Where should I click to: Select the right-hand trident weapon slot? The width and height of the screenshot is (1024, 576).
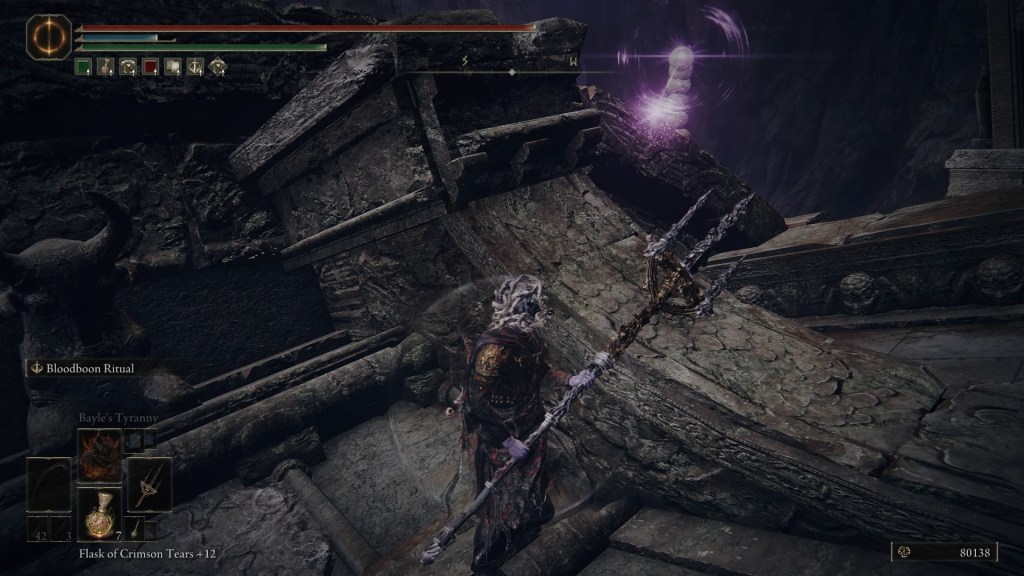(x=152, y=485)
